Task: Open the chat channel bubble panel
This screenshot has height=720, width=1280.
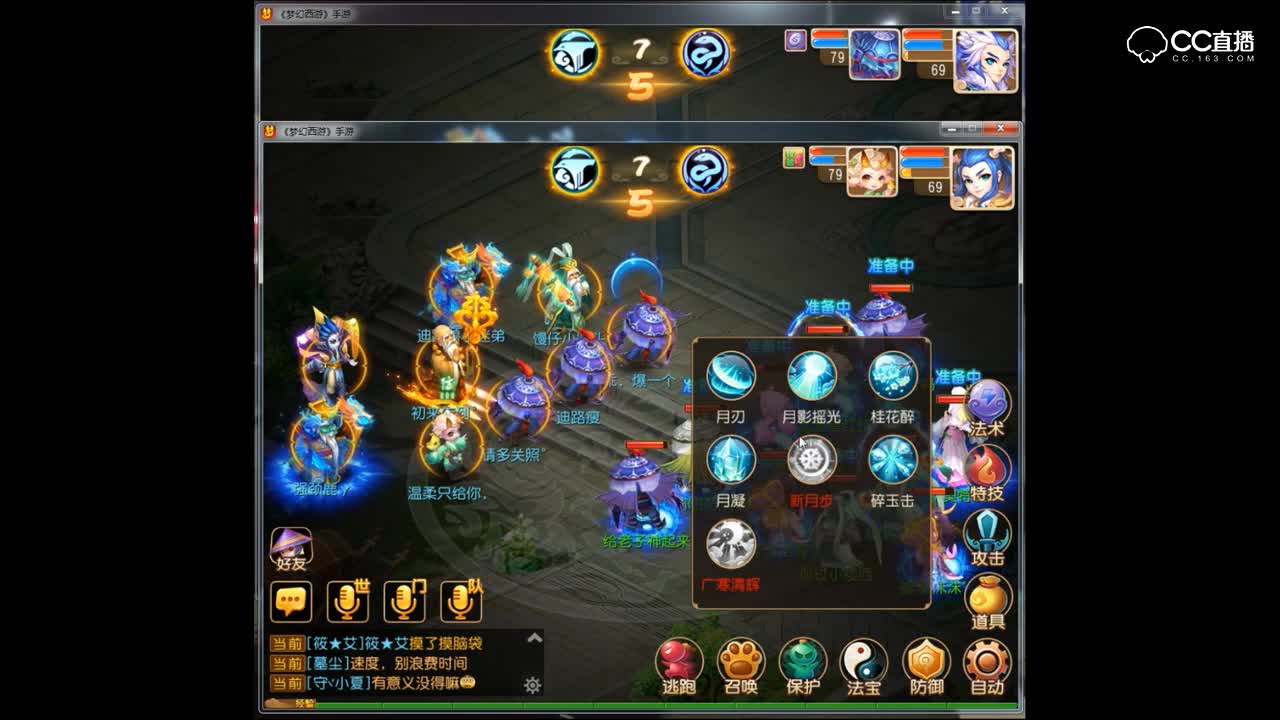Action: (292, 603)
